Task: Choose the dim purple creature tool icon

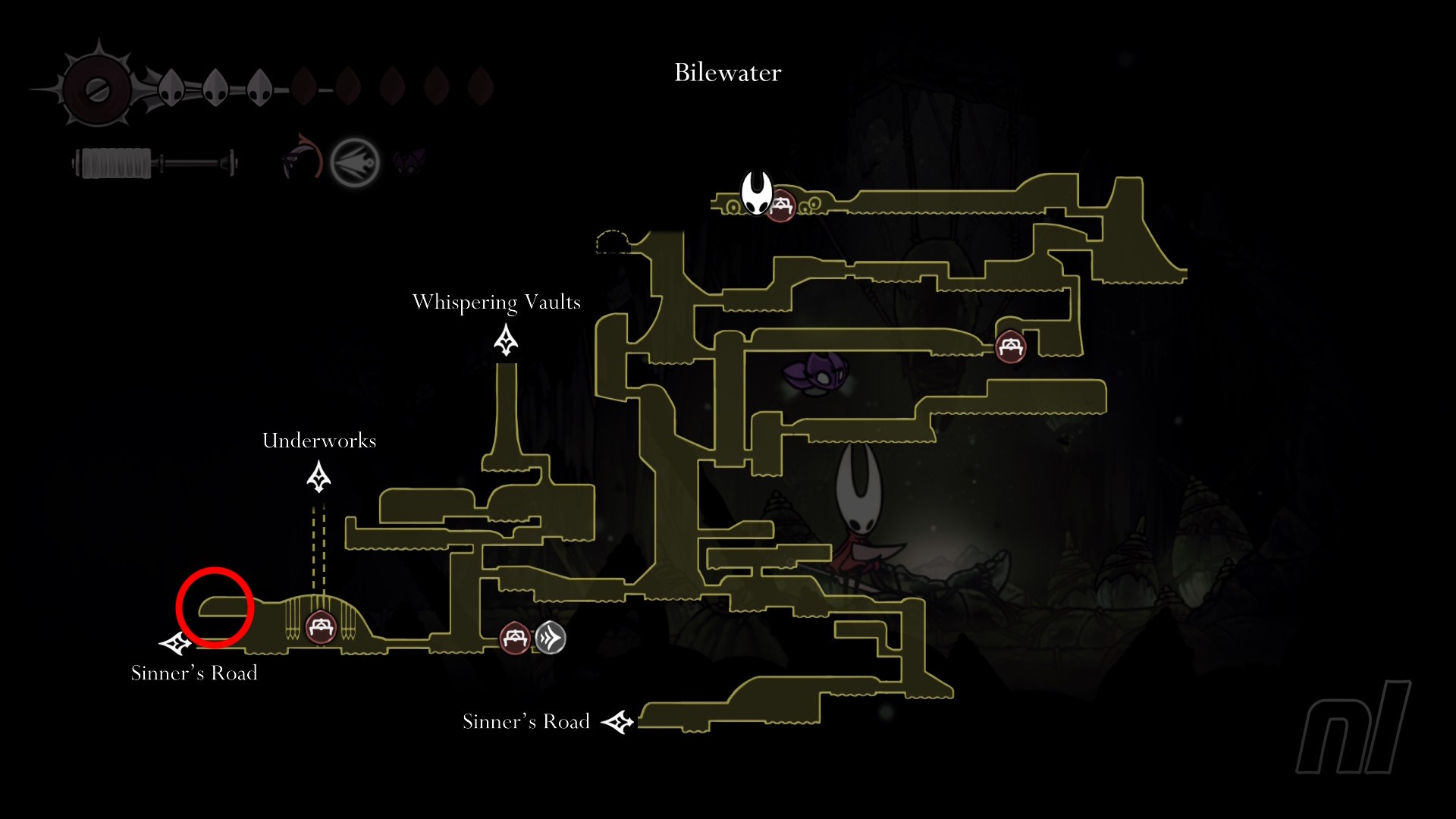Action: pyautogui.click(x=409, y=162)
